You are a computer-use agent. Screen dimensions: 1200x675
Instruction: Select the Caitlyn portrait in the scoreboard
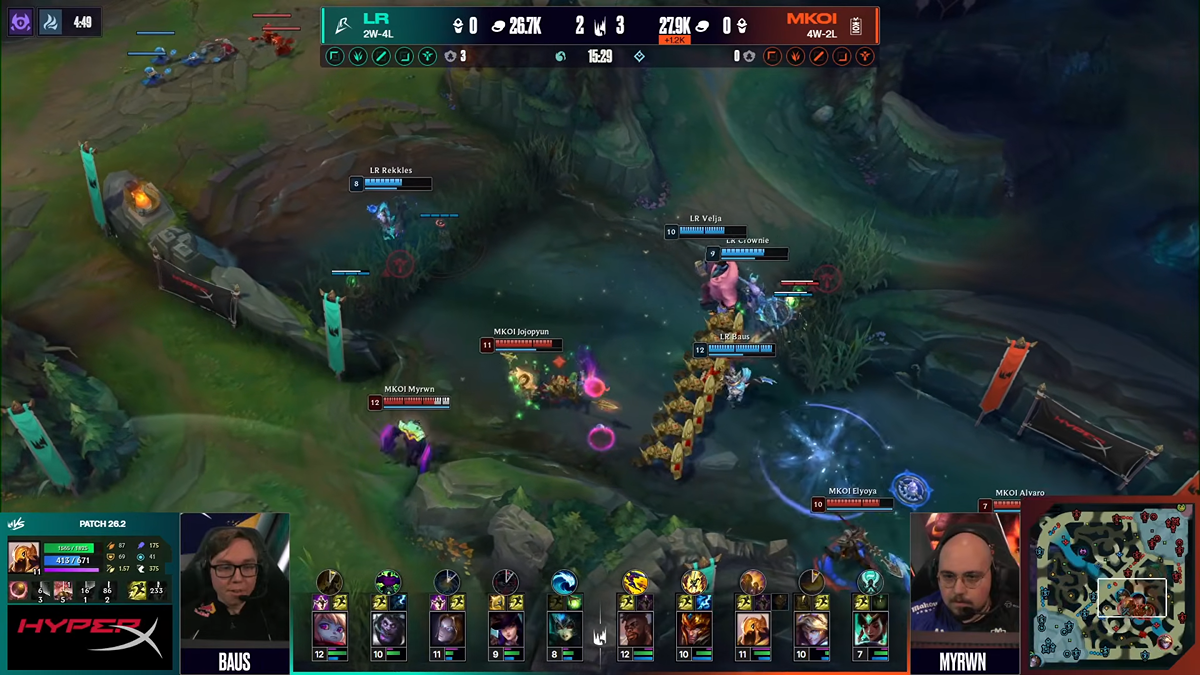tap(505, 629)
